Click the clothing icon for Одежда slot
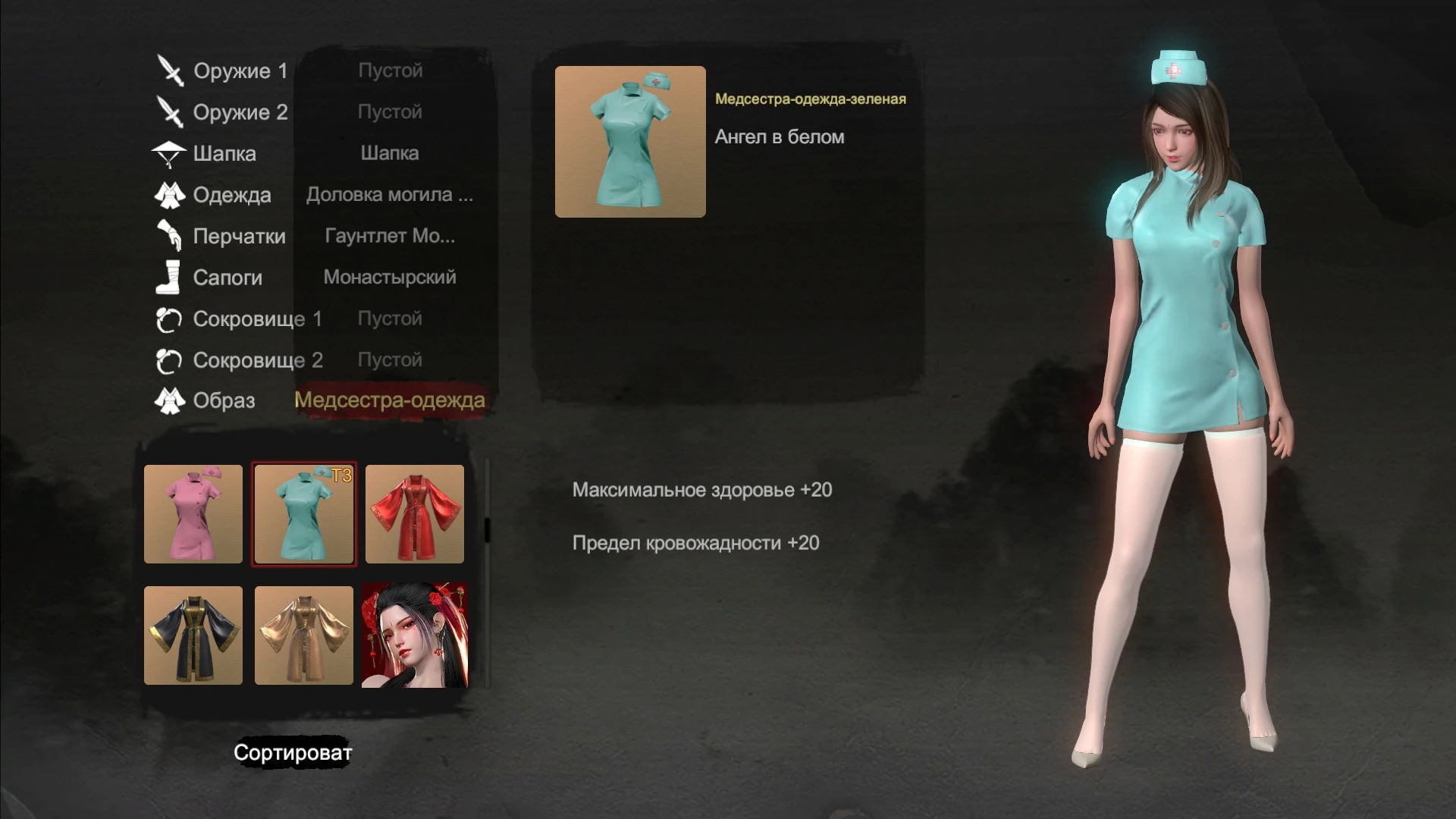Screen dimensions: 1456x819 pyautogui.click(x=171, y=195)
